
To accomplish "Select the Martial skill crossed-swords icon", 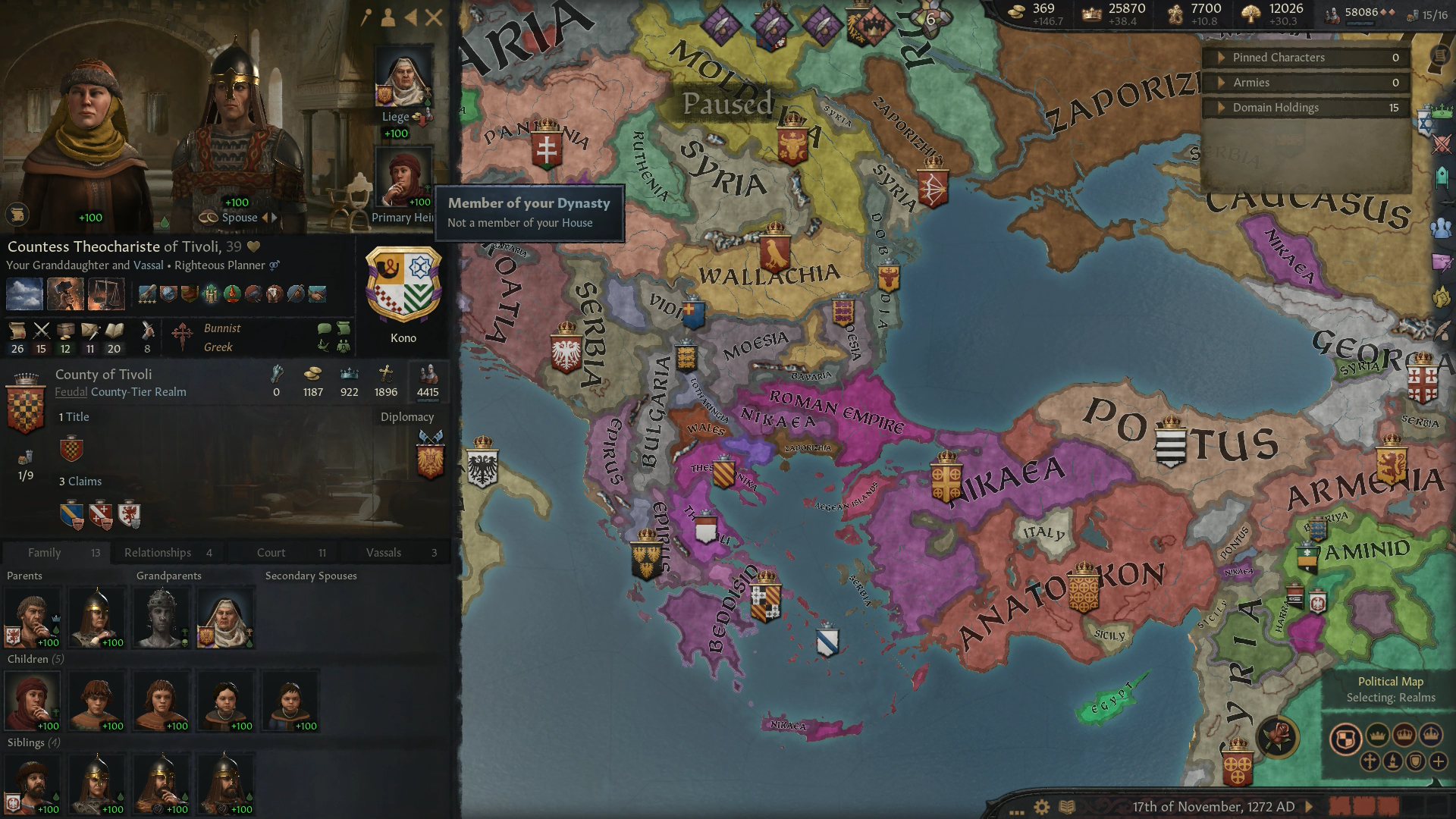I will click(42, 331).
